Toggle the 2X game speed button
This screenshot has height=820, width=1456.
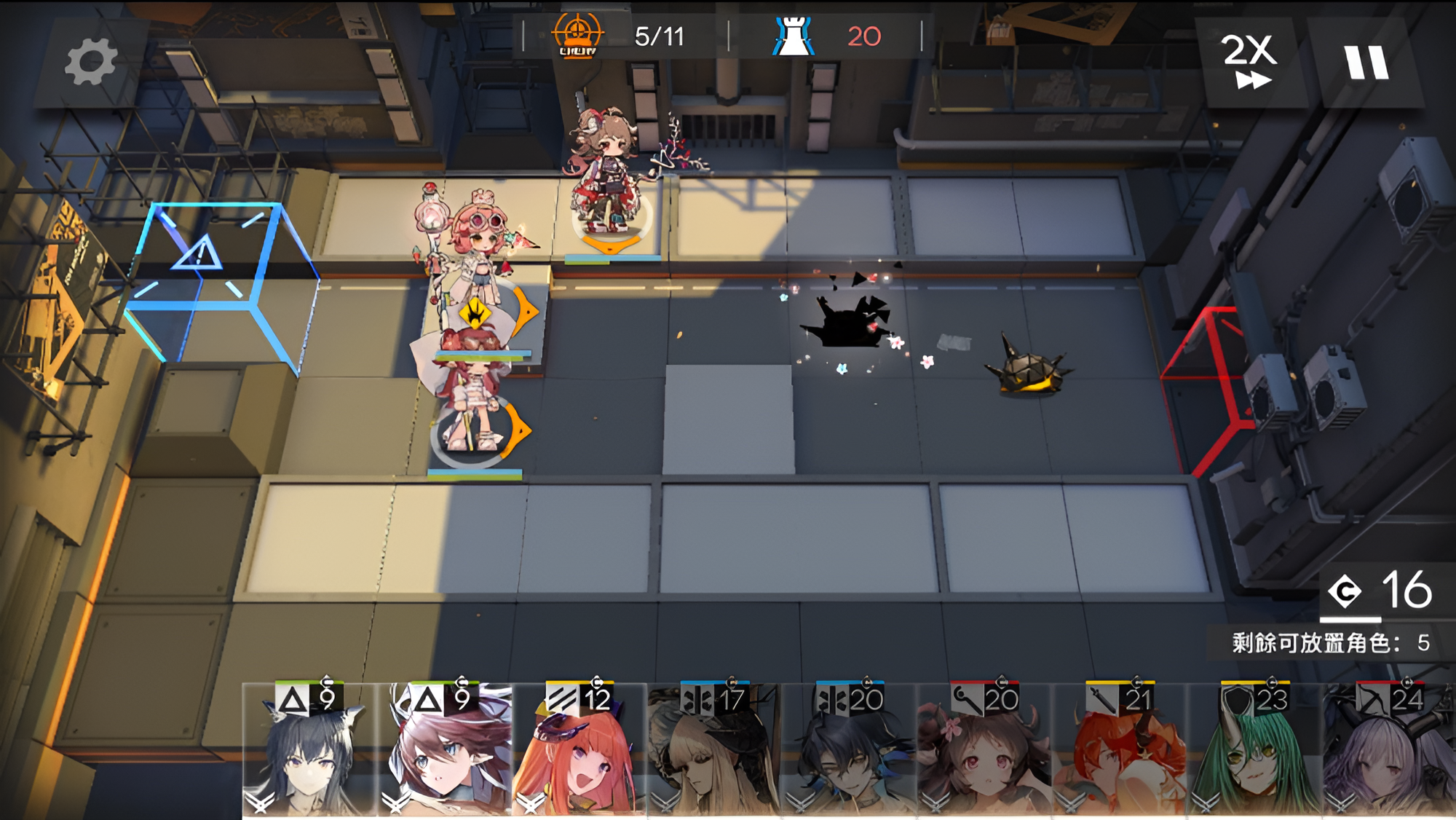click(x=1249, y=61)
